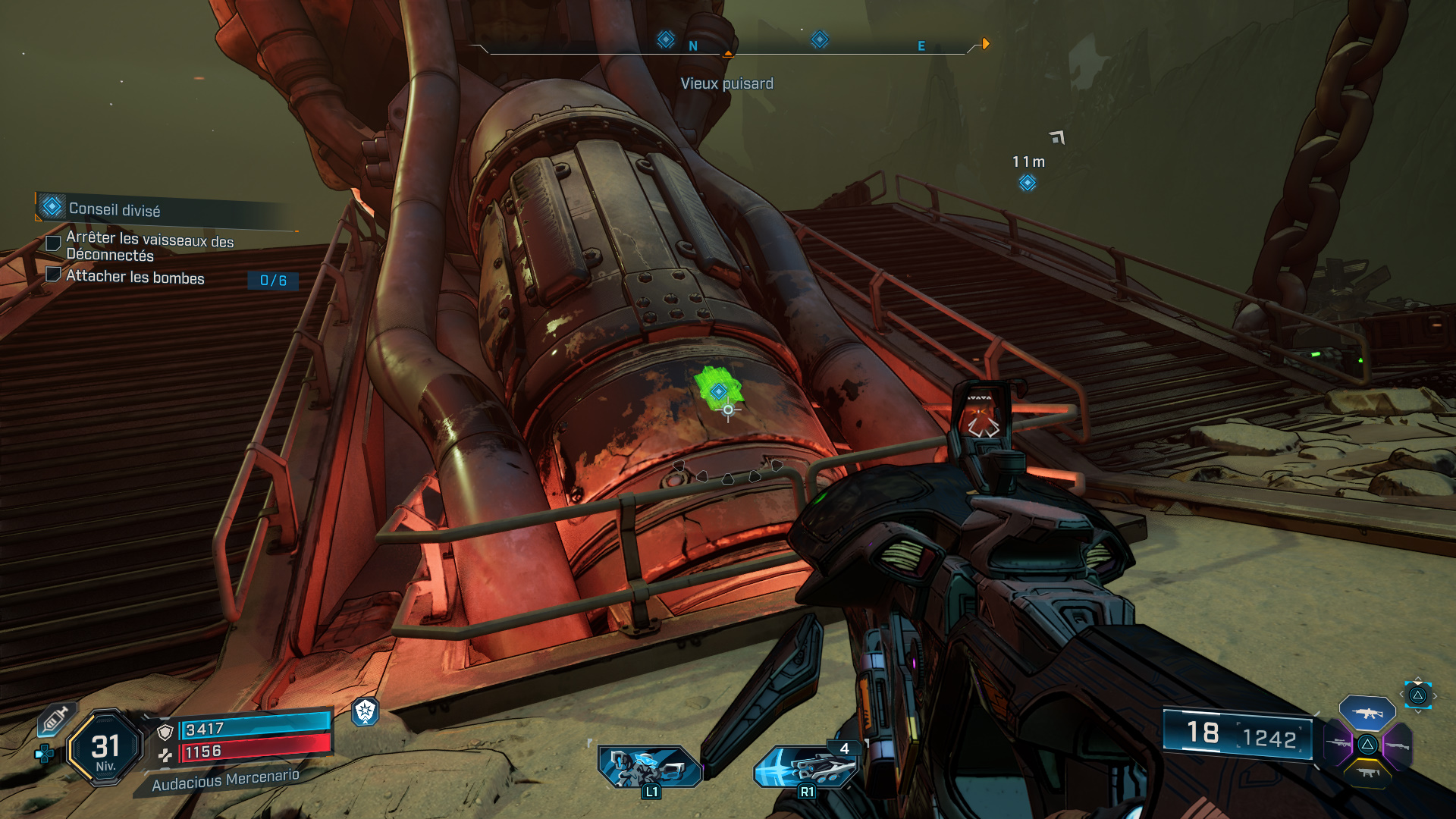Click the objective marker showing 11 m
This screenshot has width=1456, height=819.
[1028, 183]
